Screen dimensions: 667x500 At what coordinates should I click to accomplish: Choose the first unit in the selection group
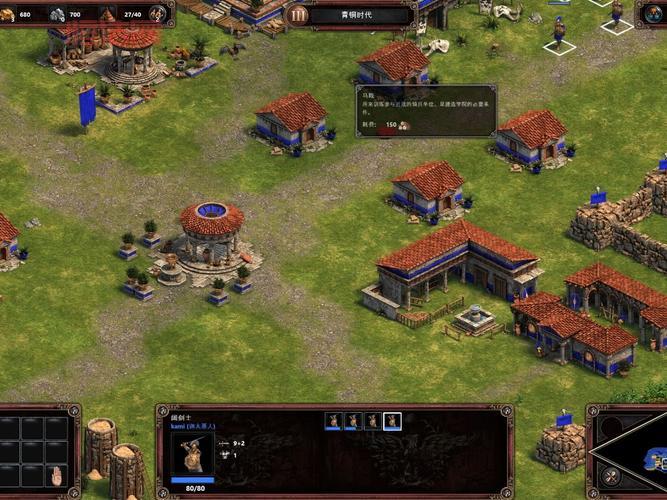[x=333, y=421]
